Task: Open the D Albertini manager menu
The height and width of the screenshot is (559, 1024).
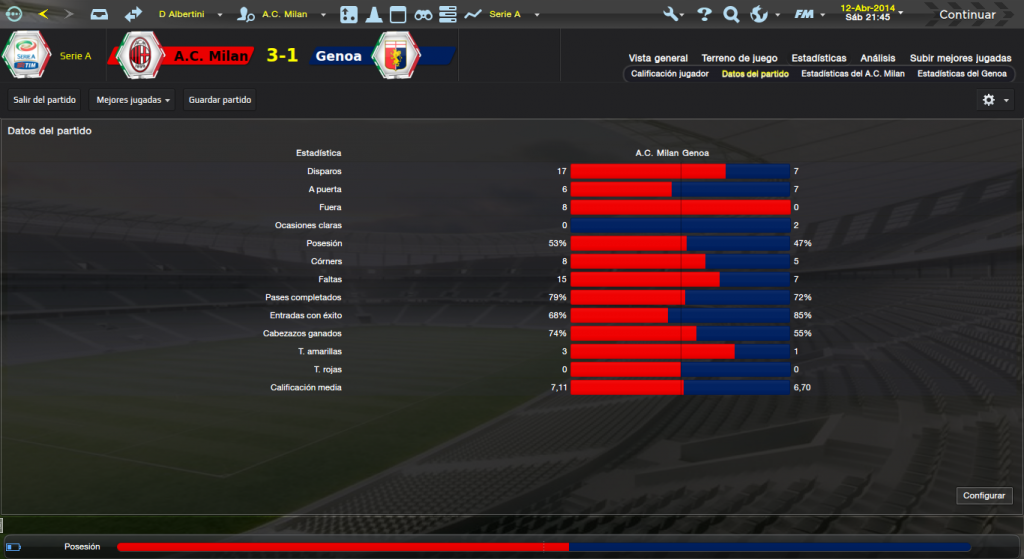Action: 188,15
